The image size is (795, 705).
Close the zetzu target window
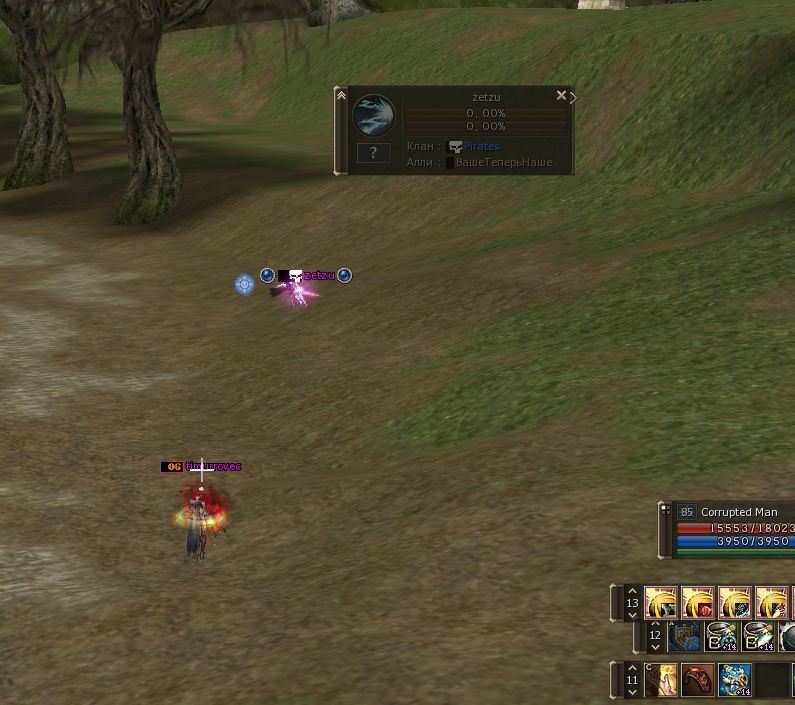coord(561,96)
